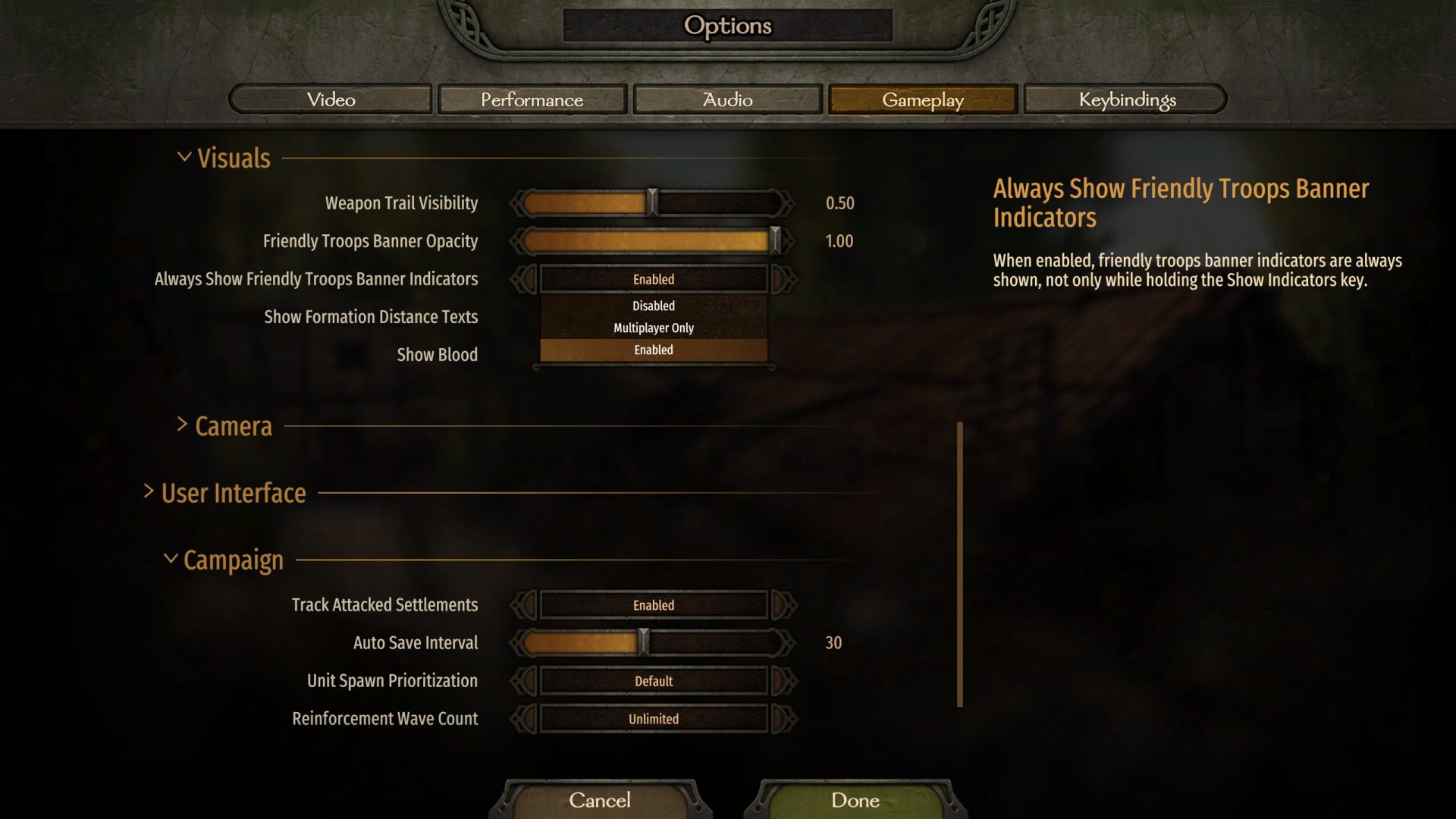Image resolution: width=1456 pixels, height=819 pixels.
Task: Expand the User Interface section
Action: pyautogui.click(x=149, y=492)
